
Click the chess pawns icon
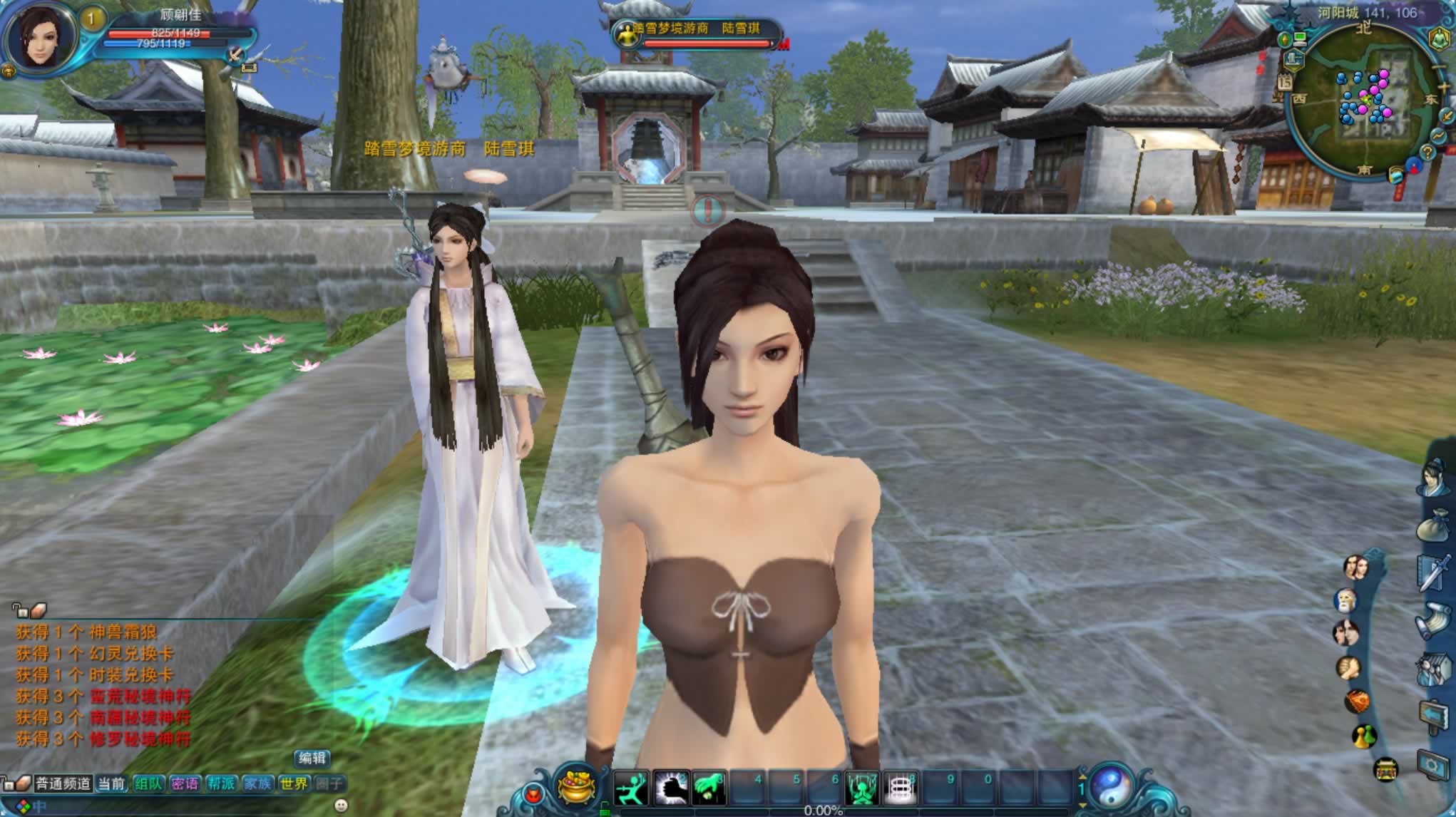pyautogui.click(x=1364, y=735)
